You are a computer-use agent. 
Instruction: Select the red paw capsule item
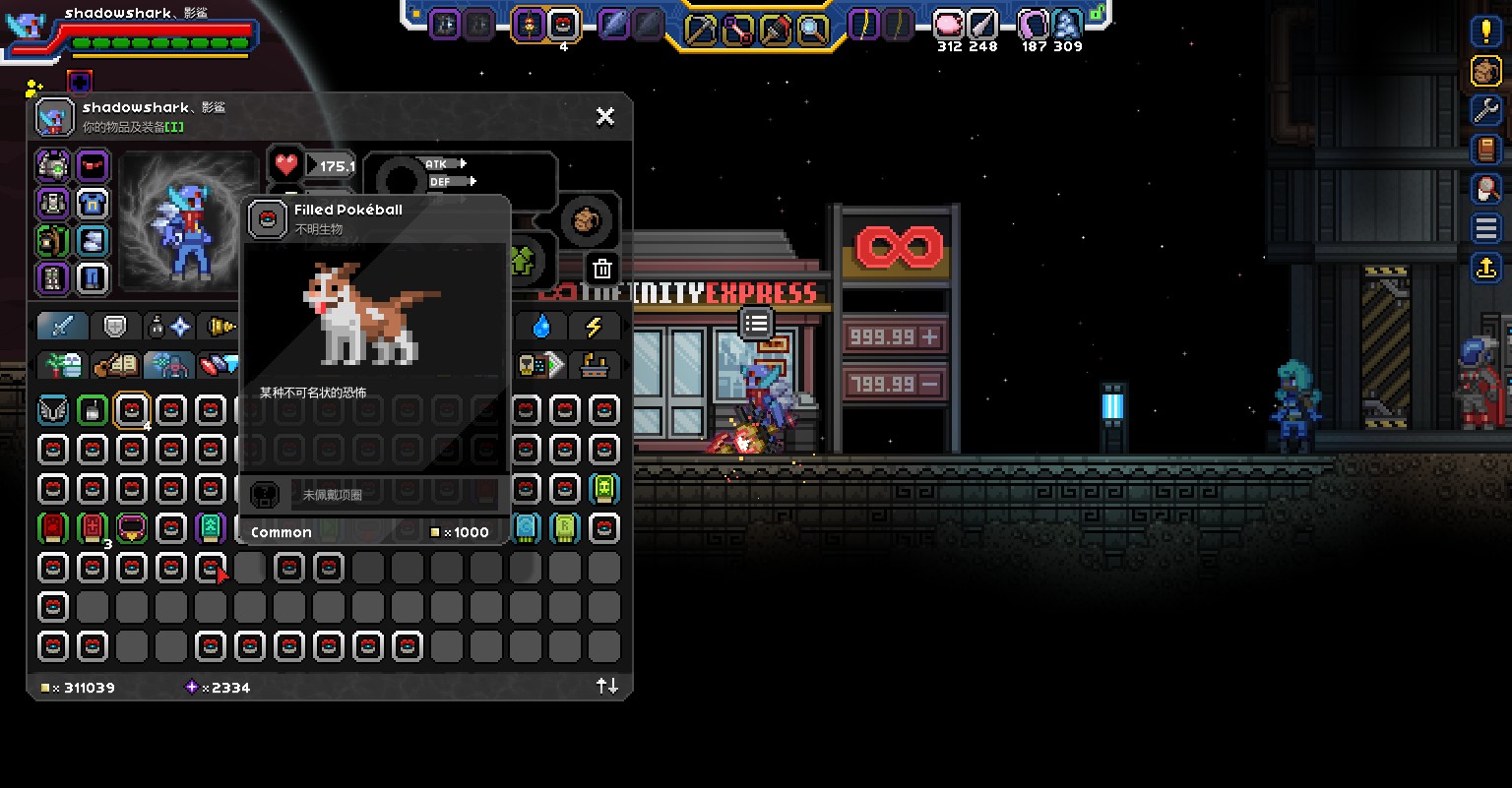point(53,528)
